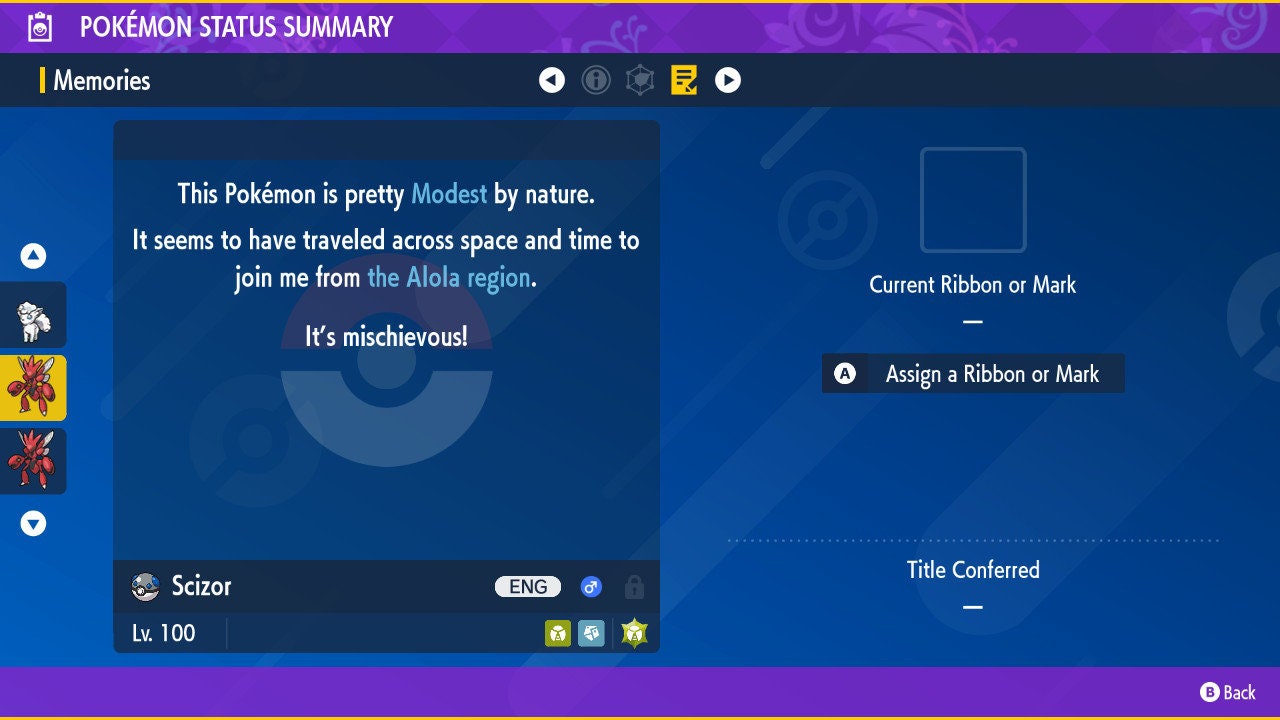Open the stats hexagon tab

click(640, 80)
